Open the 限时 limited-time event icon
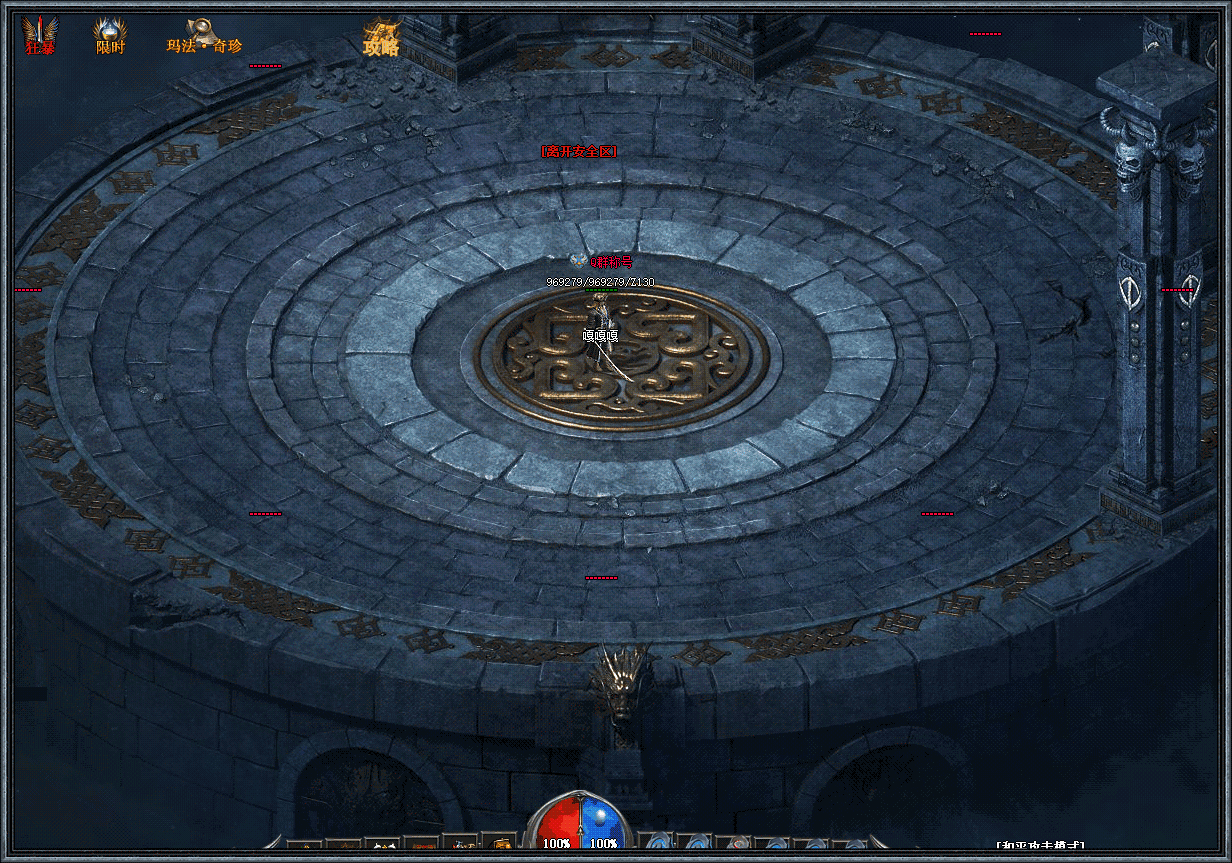The height and width of the screenshot is (863, 1232). 110,36
